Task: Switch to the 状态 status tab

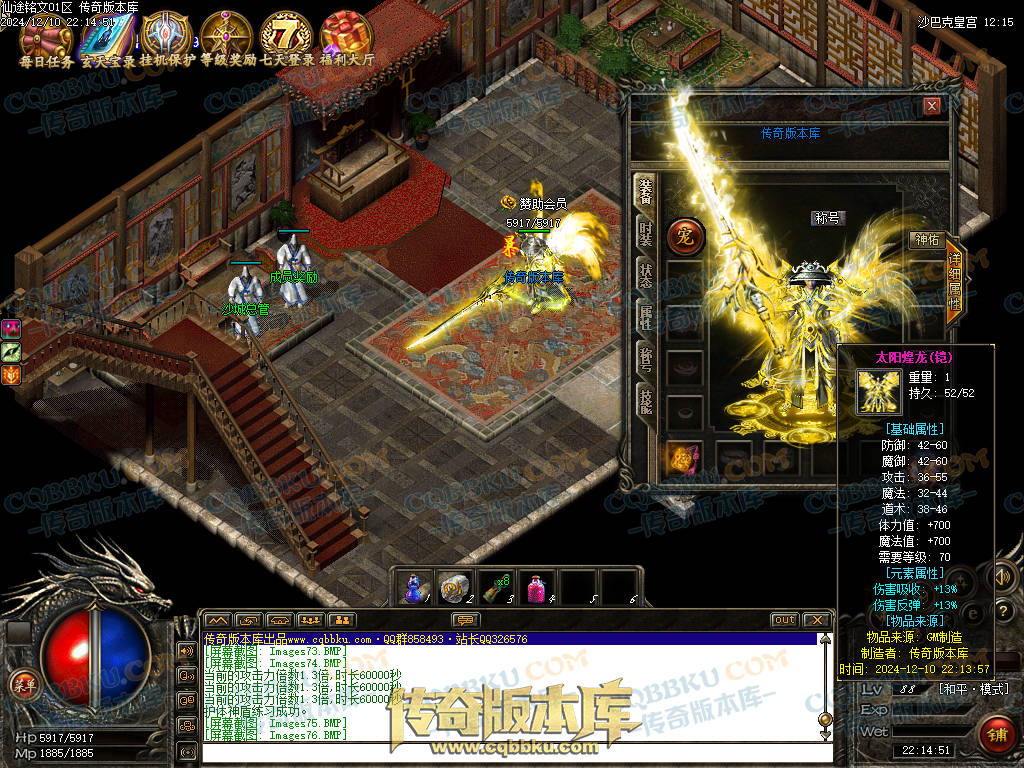Action: tap(645, 273)
